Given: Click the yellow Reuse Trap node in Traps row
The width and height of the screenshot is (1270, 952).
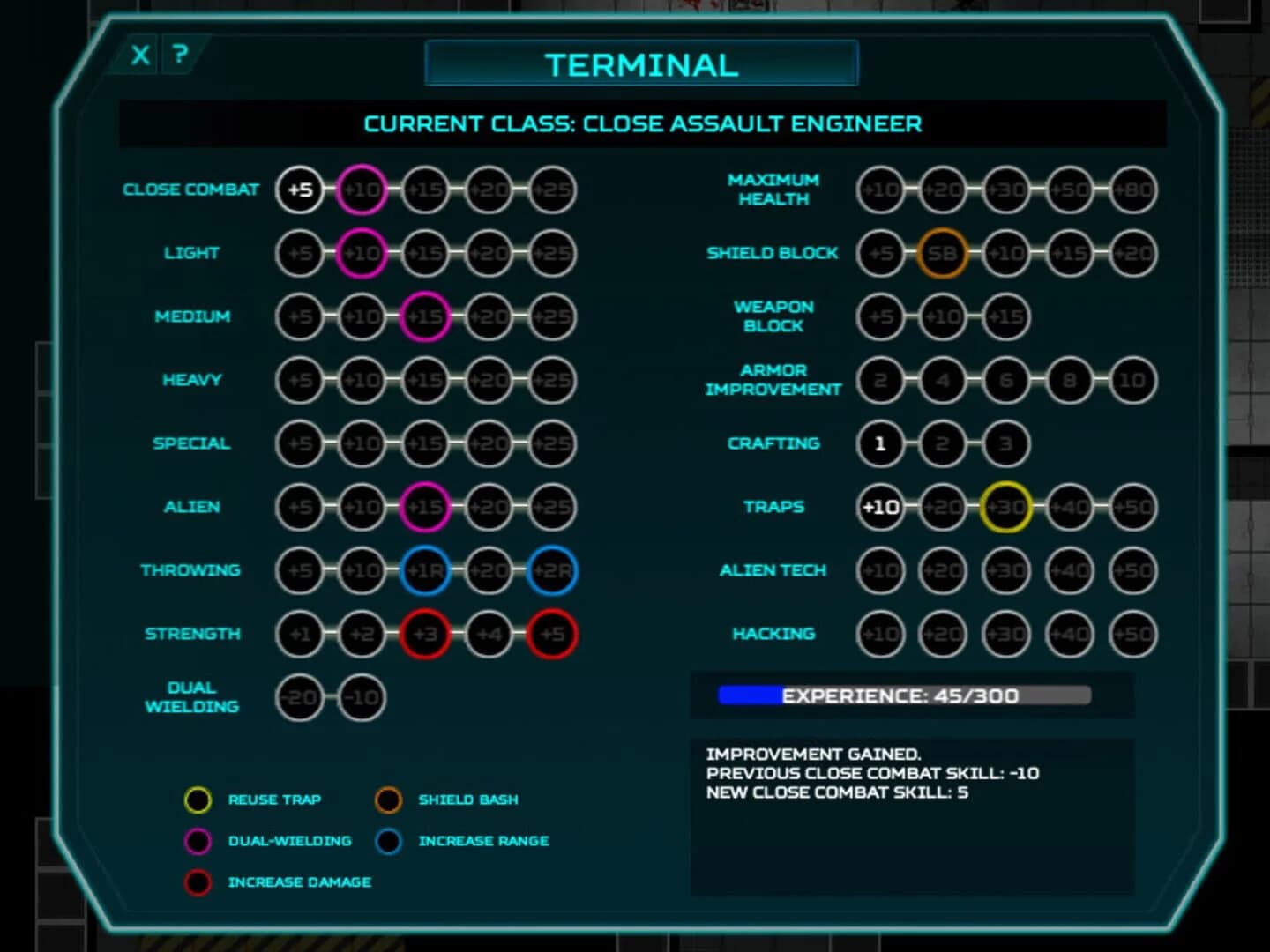Looking at the screenshot, I should 1005,507.
